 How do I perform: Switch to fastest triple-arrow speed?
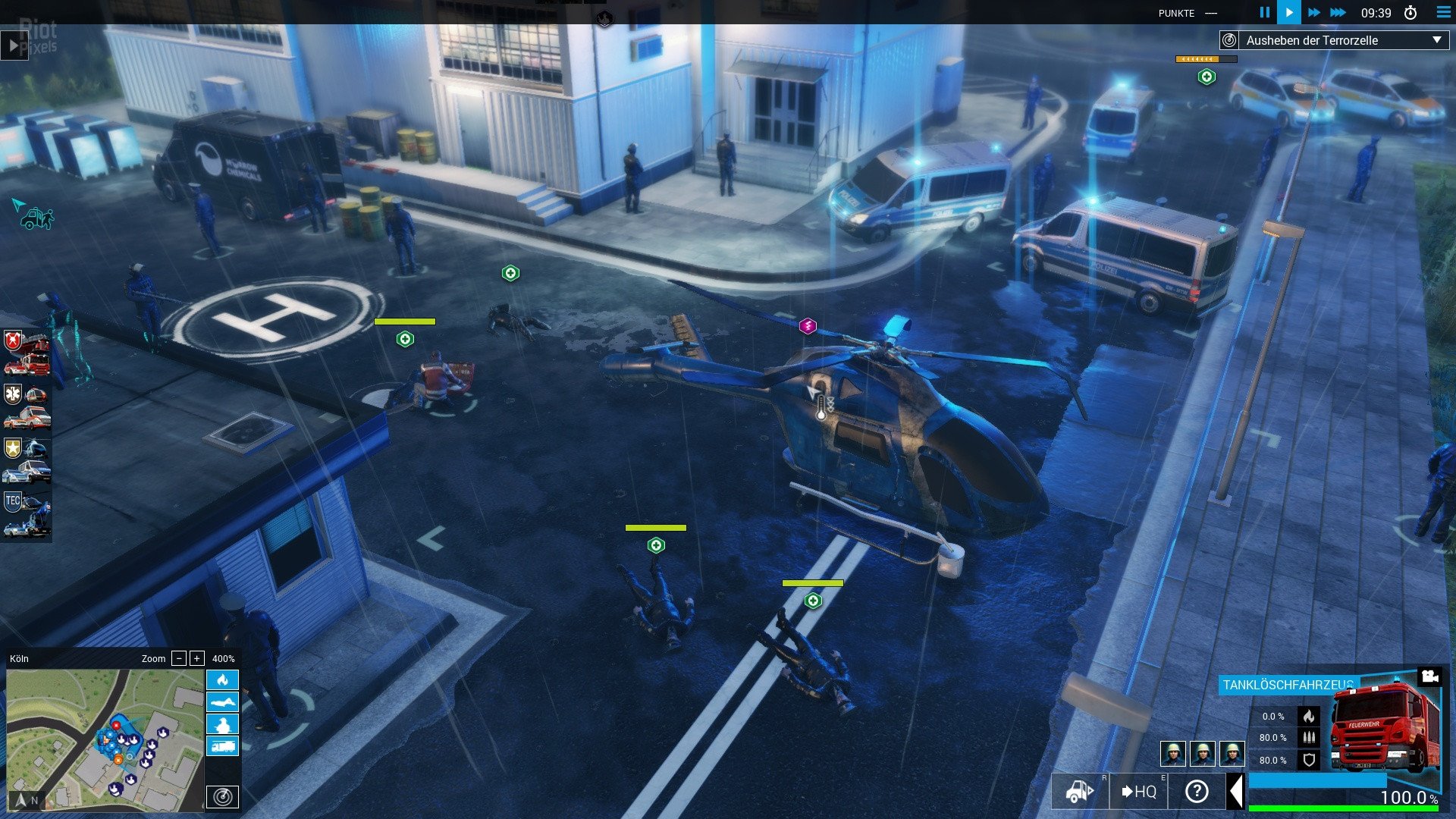click(1338, 12)
